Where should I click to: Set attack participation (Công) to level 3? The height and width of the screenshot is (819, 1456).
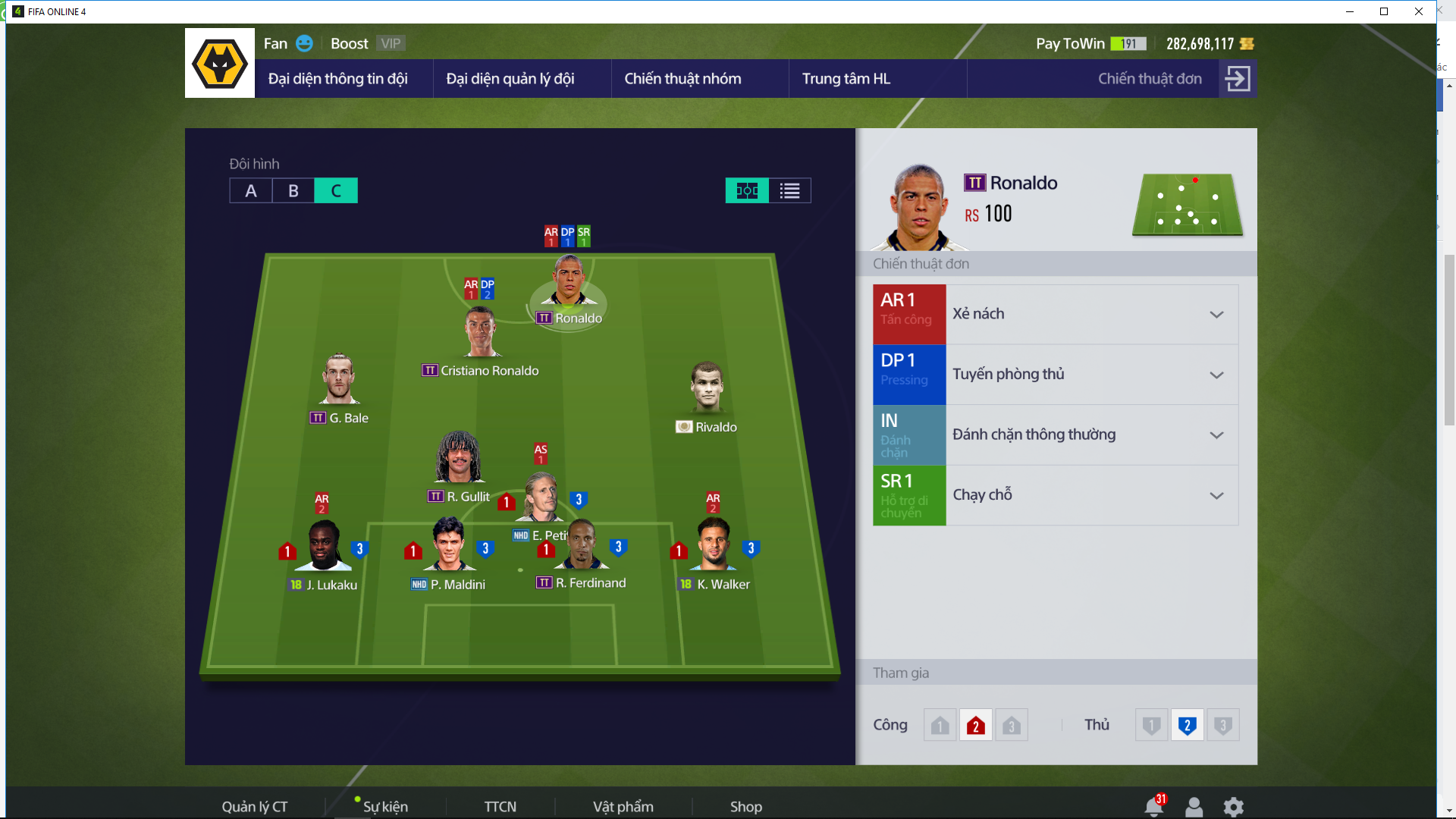(1011, 726)
